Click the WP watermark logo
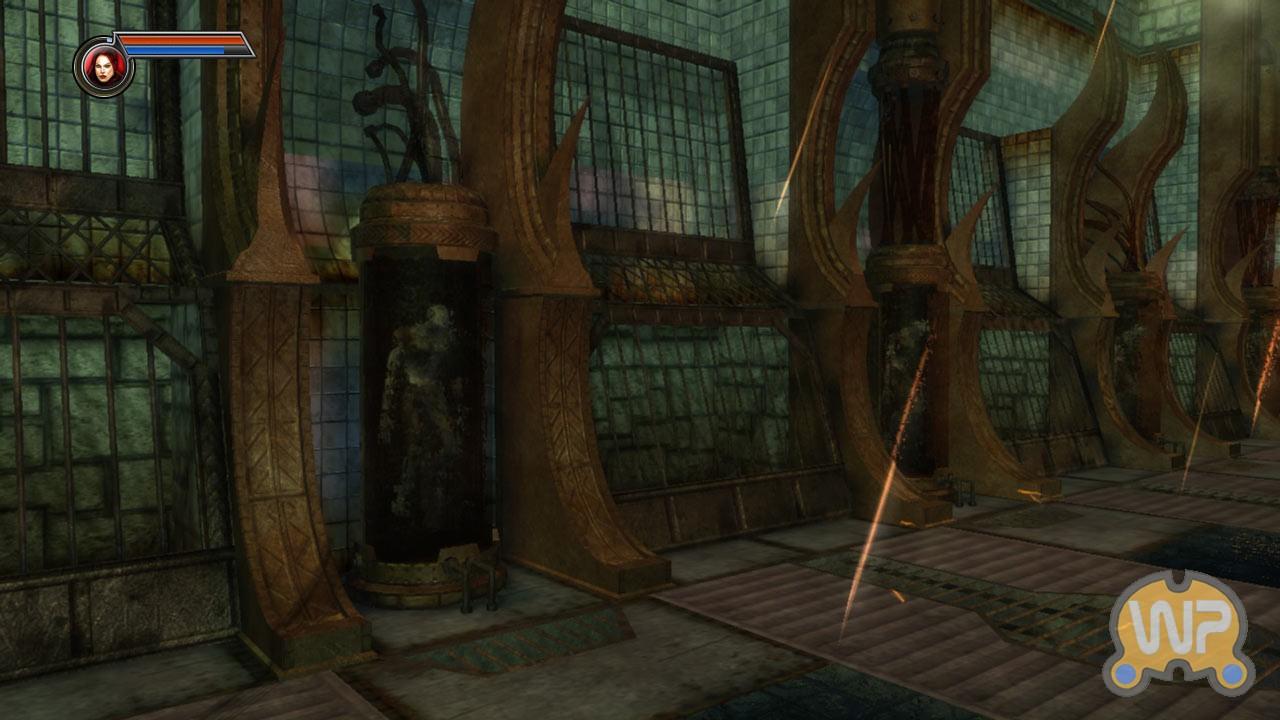The height and width of the screenshot is (720, 1280). (1179, 632)
